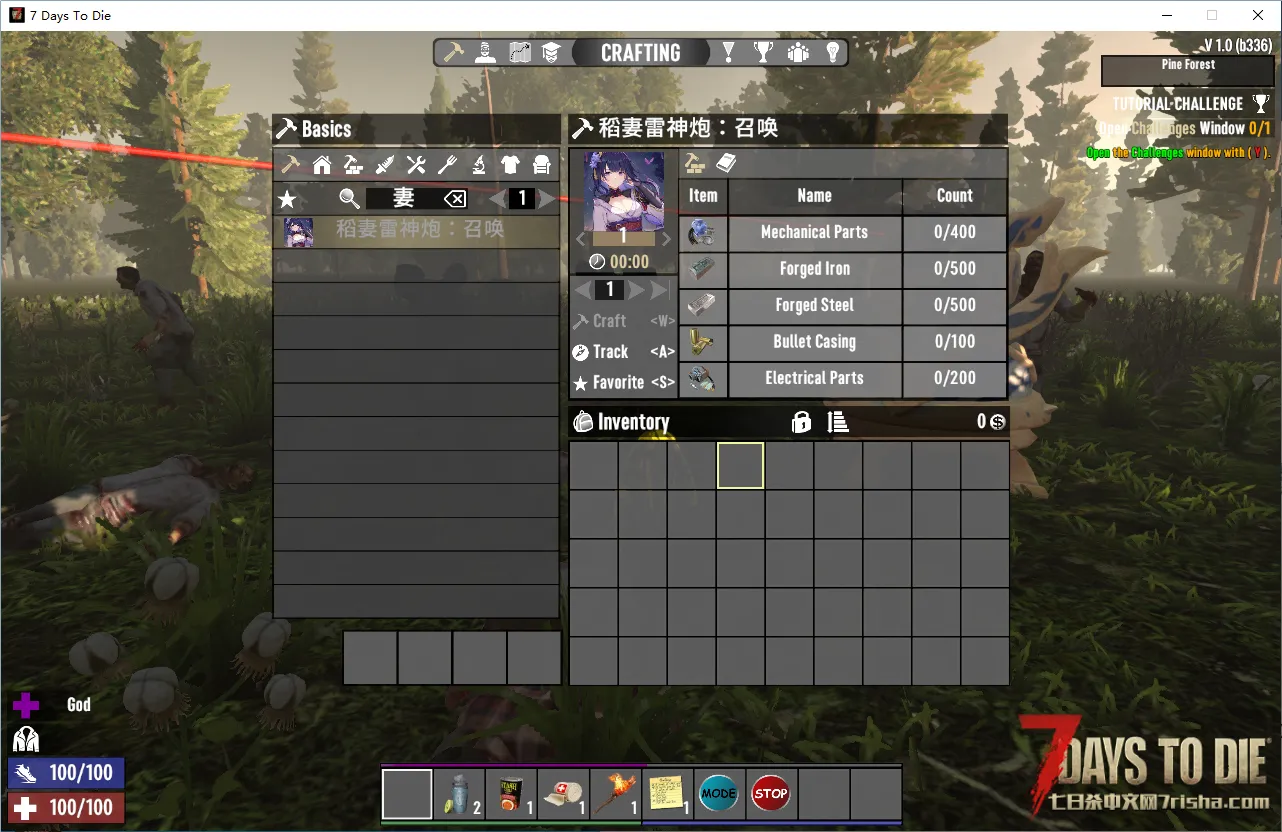The image size is (1282, 832).
Task: Switch to the house building category
Action: [x=322, y=165]
